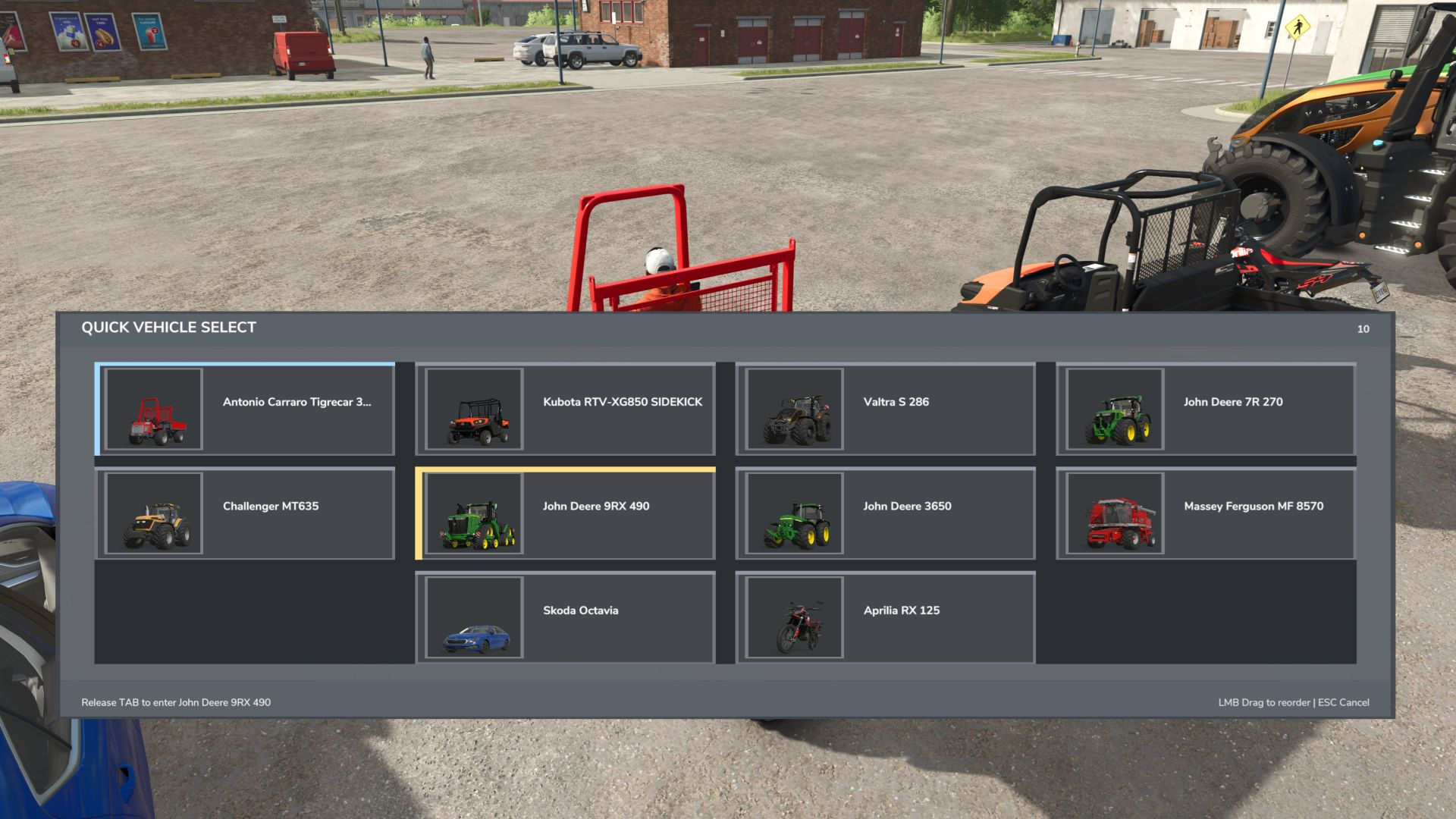This screenshot has height=819, width=1456.
Task: Click the John Deere 3650 tractor icon
Action: coord(794,513)
